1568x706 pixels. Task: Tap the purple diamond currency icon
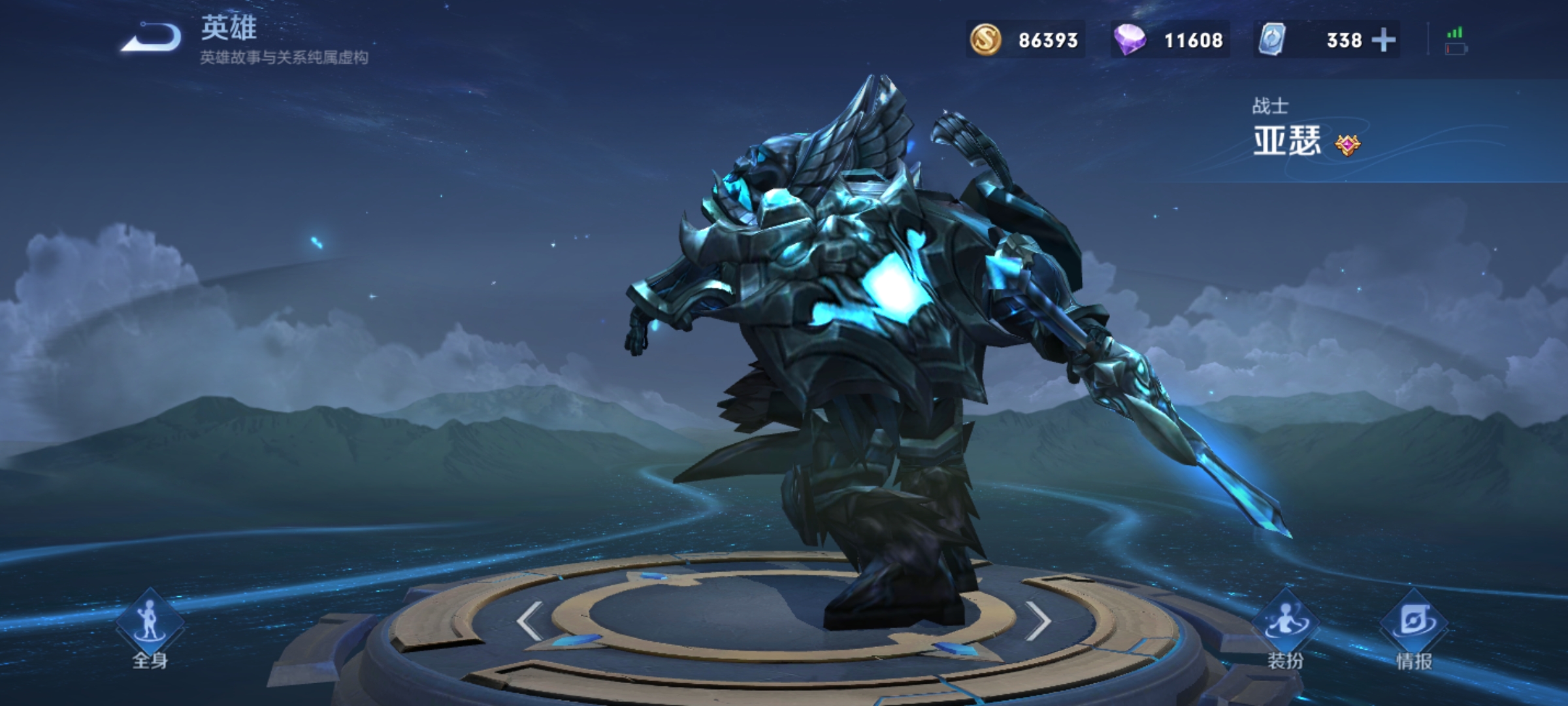pos(1130,40)
